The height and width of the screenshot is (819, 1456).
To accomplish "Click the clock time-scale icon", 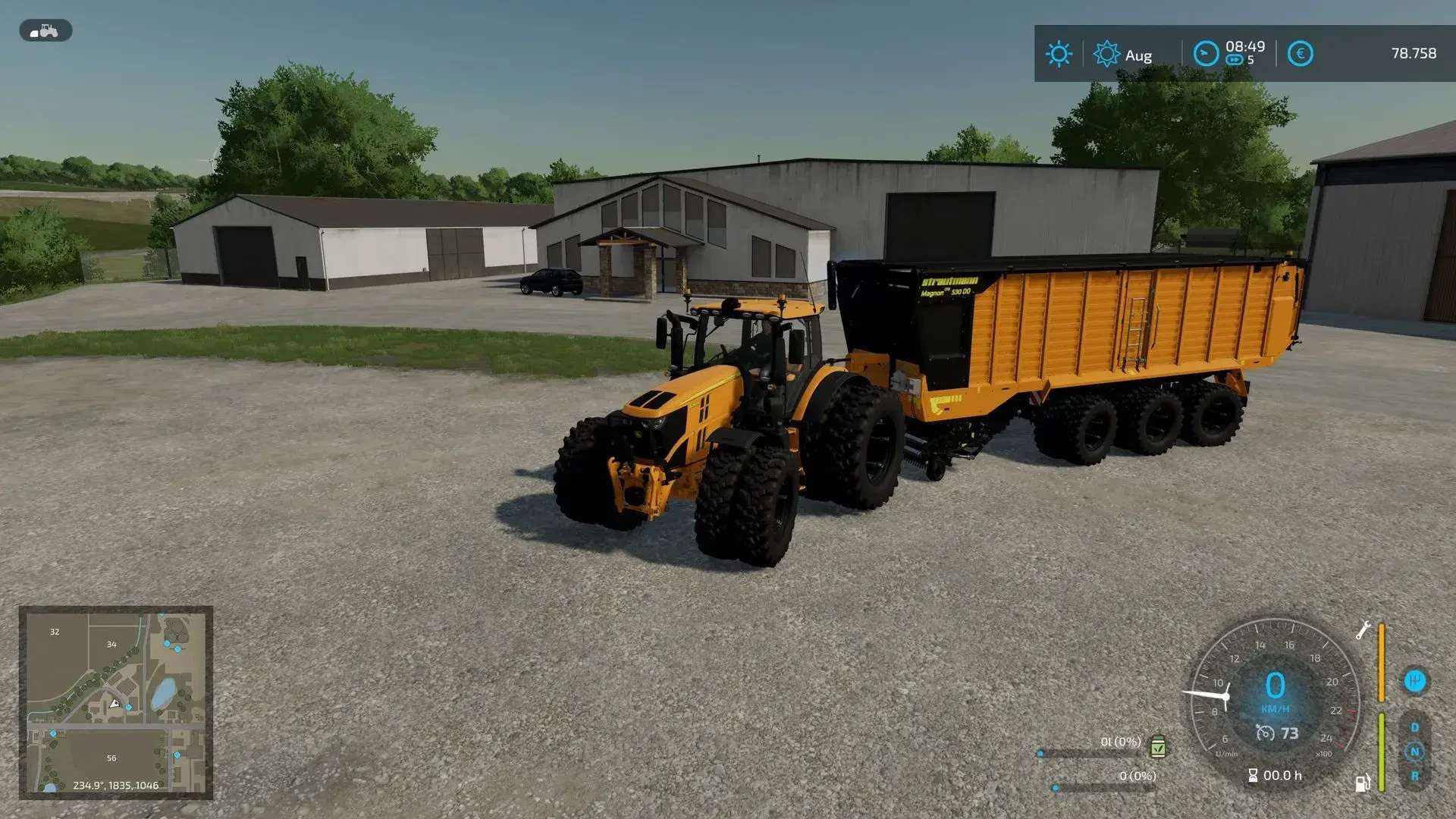I will [x=1206, y=54].
